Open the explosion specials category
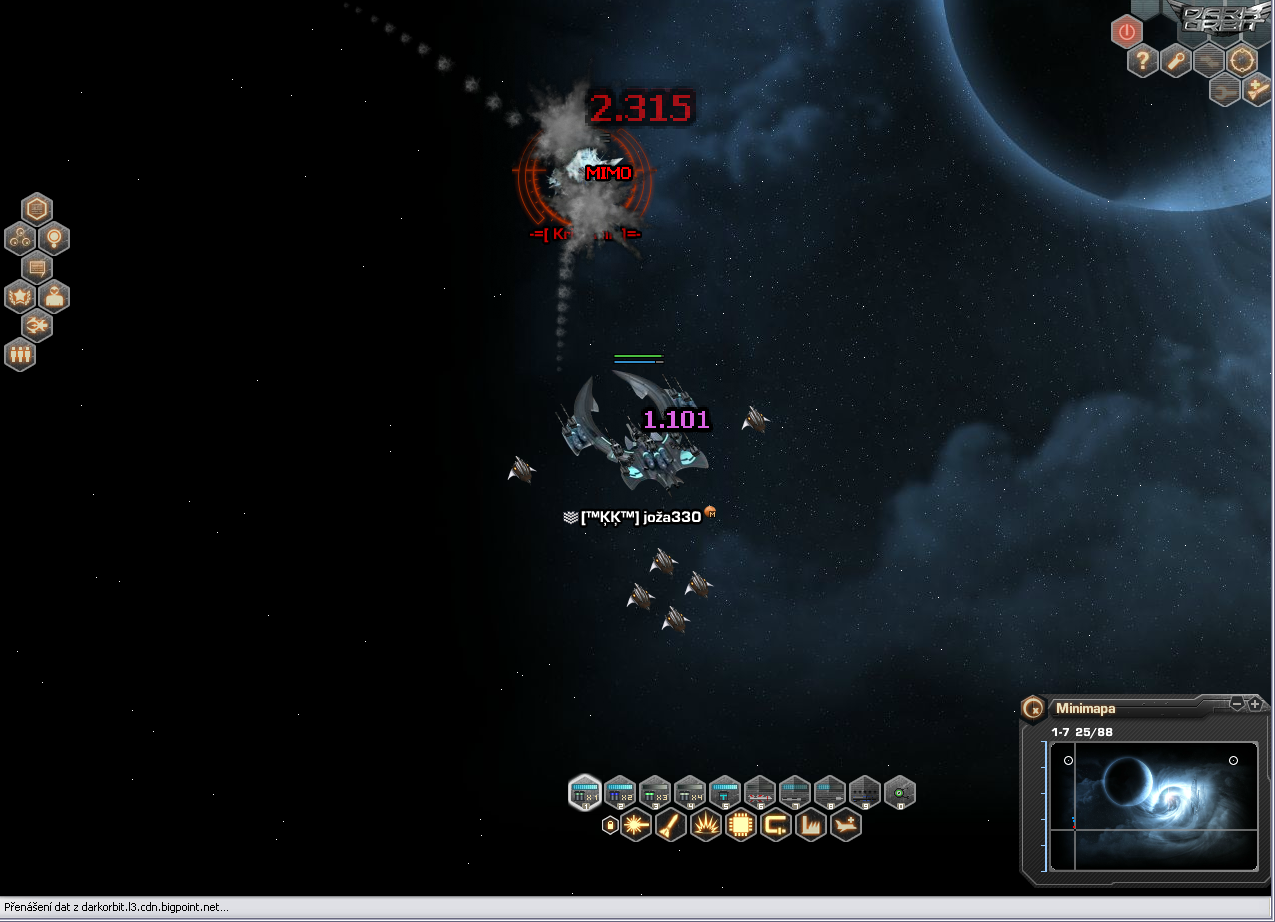1275x922 pixels. [x=706, y=825]
